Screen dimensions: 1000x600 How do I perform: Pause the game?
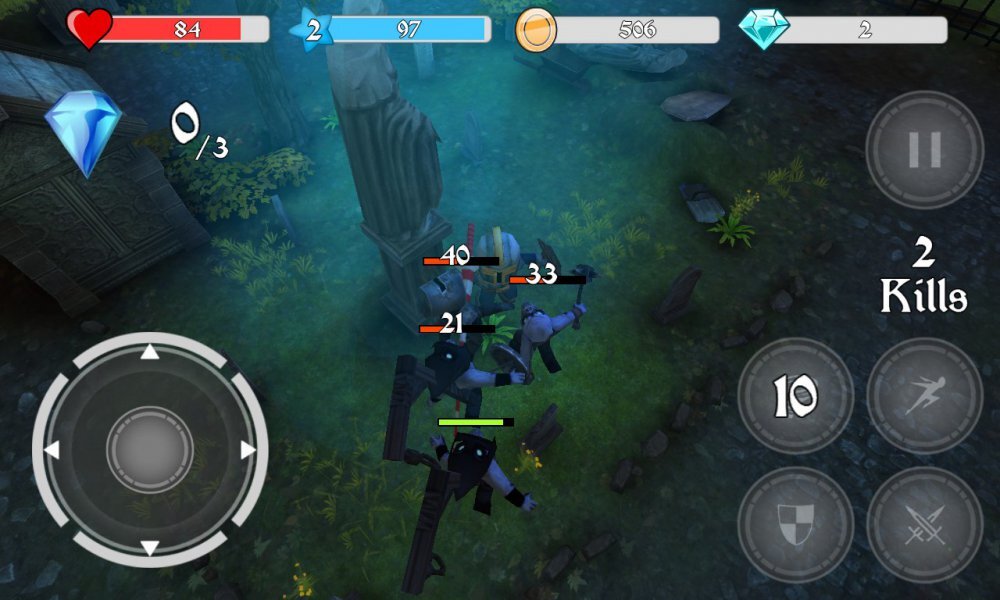pyautogui.click(x=924, y=150)
